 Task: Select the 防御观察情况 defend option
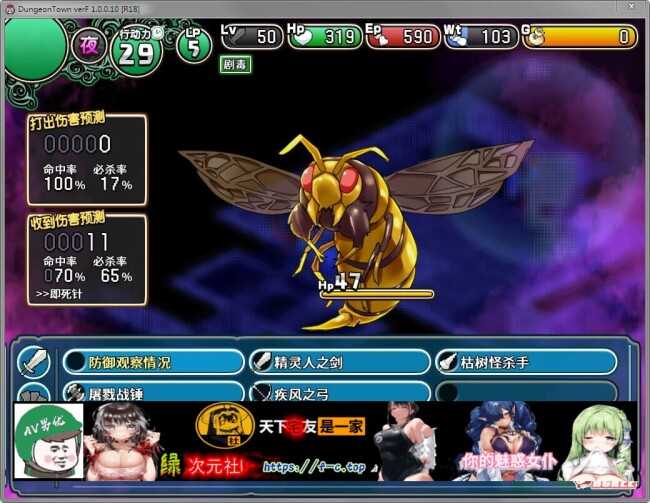pos(153,362)
